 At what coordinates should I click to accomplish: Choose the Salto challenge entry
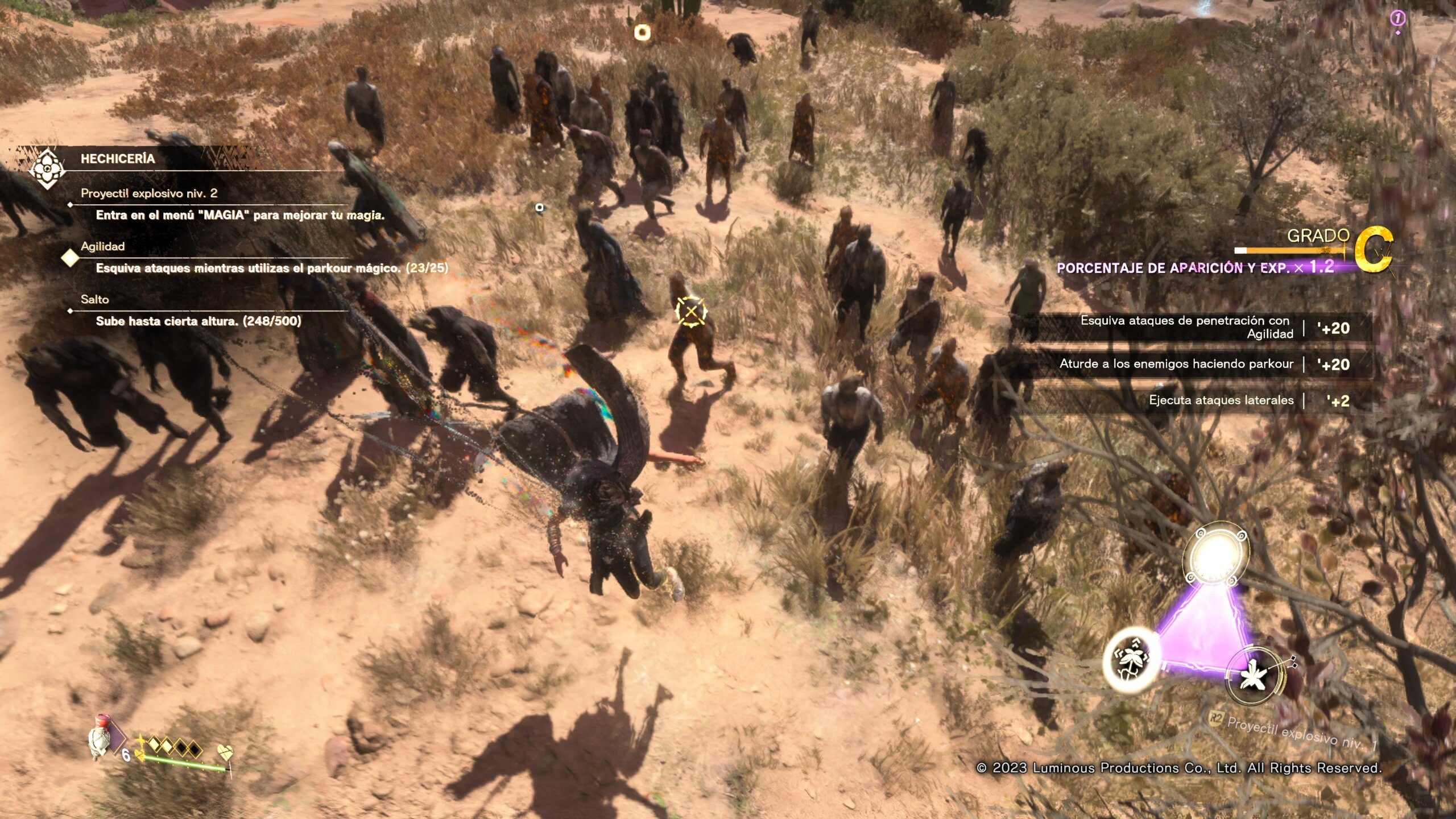point(95,299)
